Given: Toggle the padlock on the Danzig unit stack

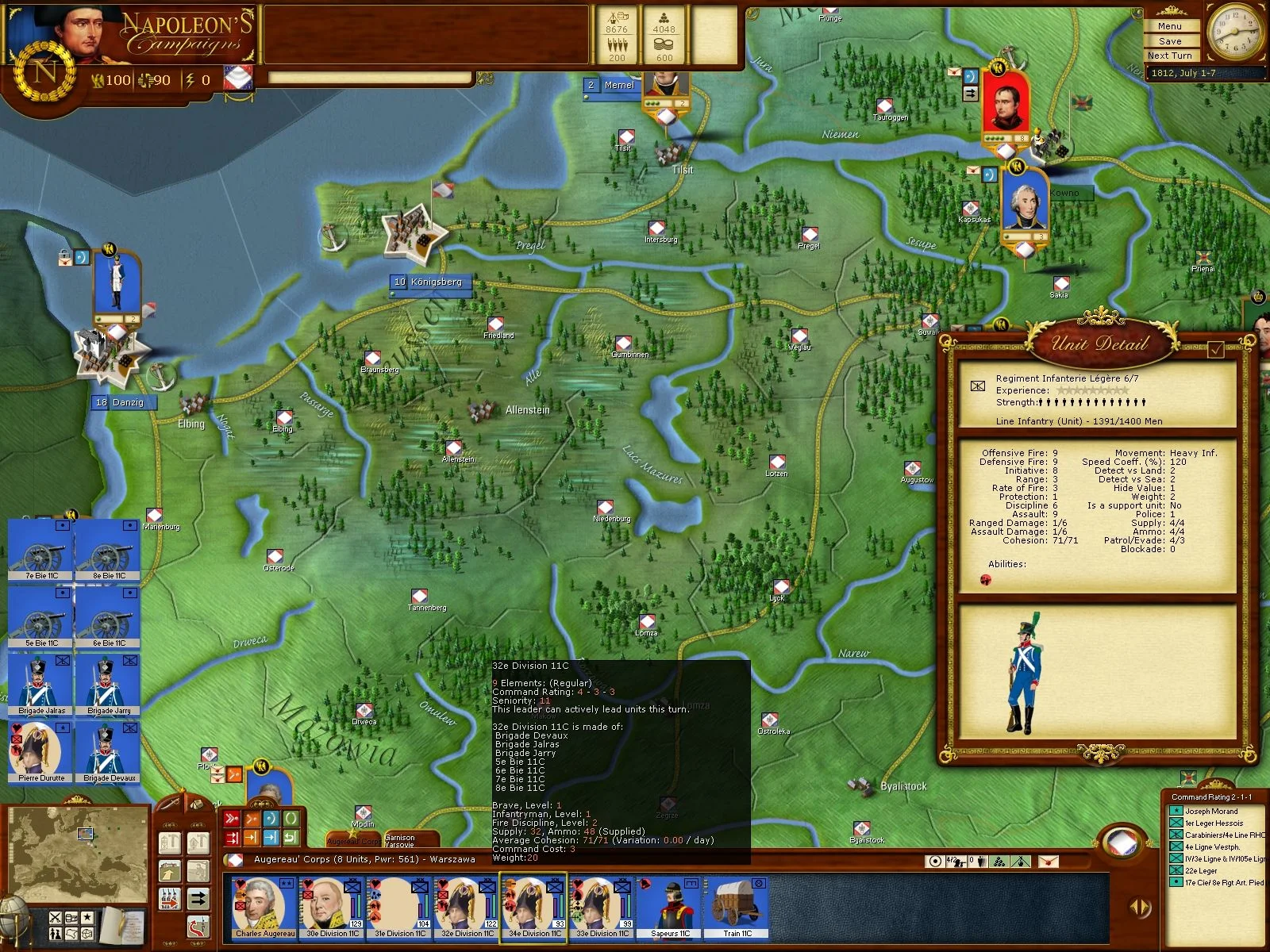Looking at the screenshot, I should pyautogui.click(x=64, y=254).
